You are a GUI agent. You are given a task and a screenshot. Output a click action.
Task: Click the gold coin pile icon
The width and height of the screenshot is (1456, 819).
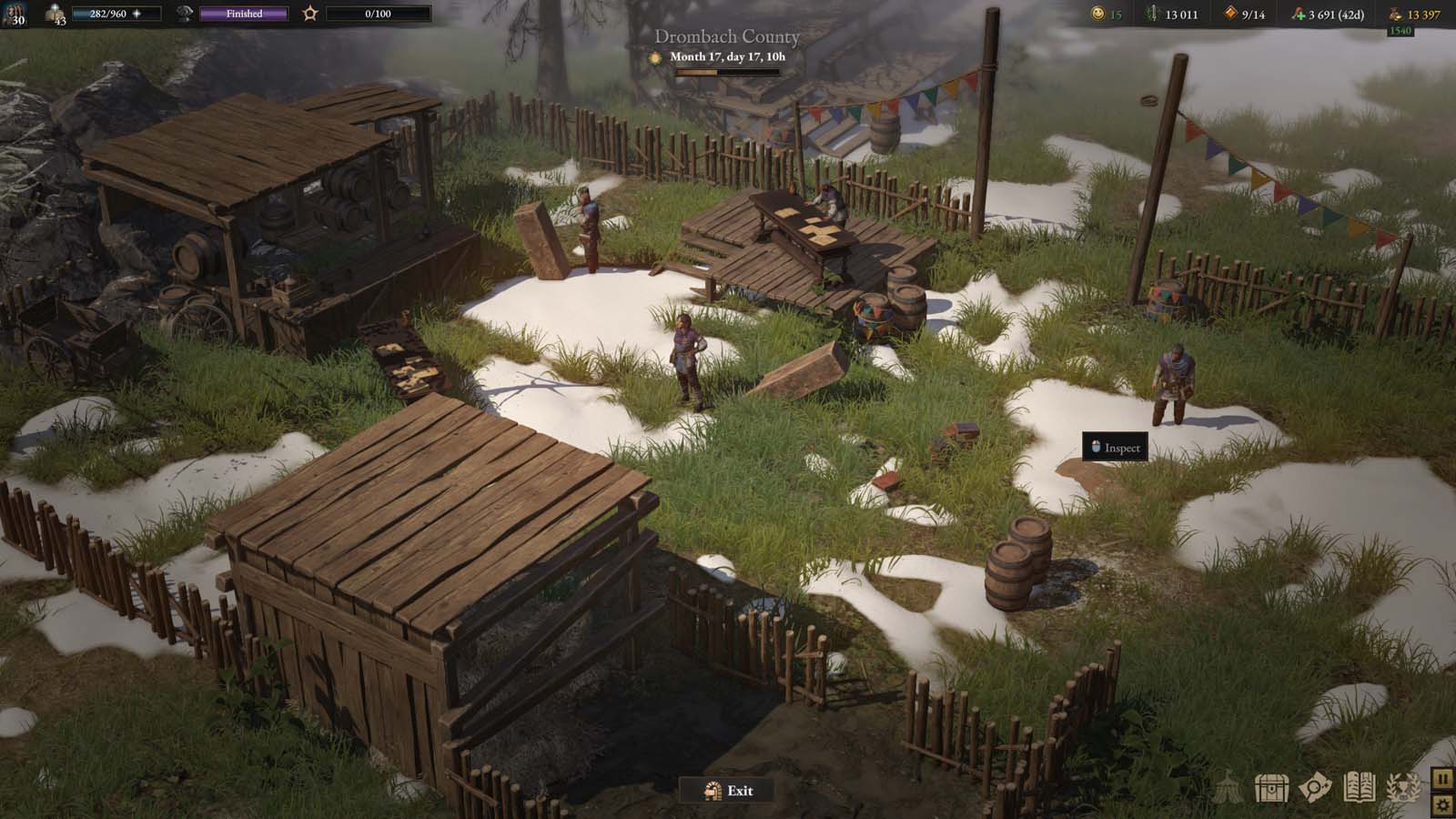click(1394, 14)
